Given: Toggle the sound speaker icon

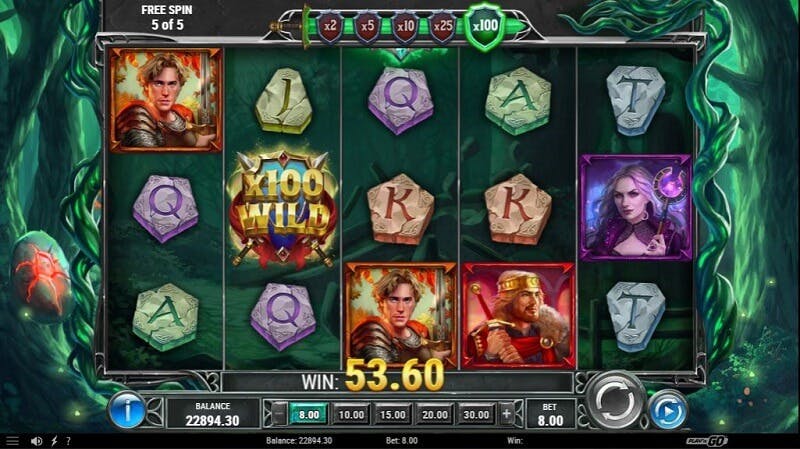Looking at the screenshot, I should click(36, 440).
